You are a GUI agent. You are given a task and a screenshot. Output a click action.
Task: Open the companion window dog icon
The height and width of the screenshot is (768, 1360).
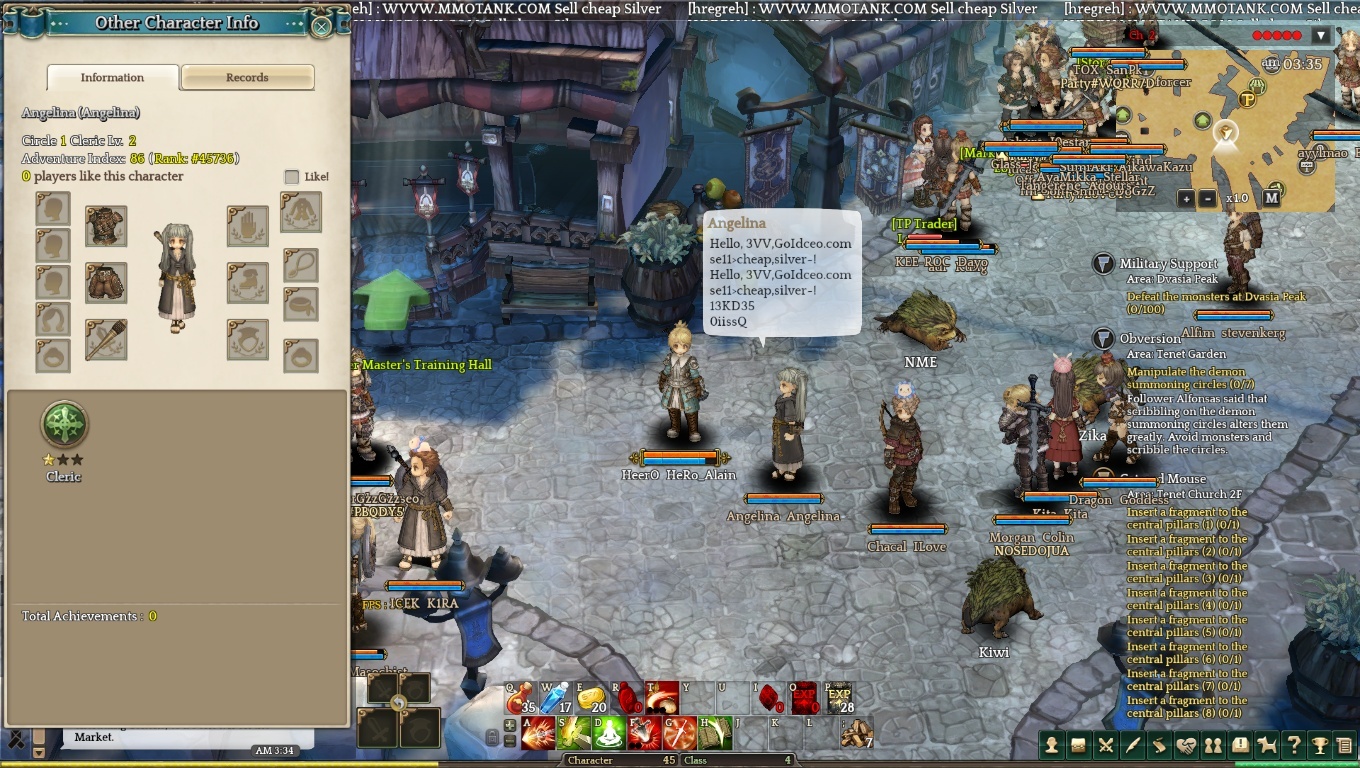point(1267,745)
